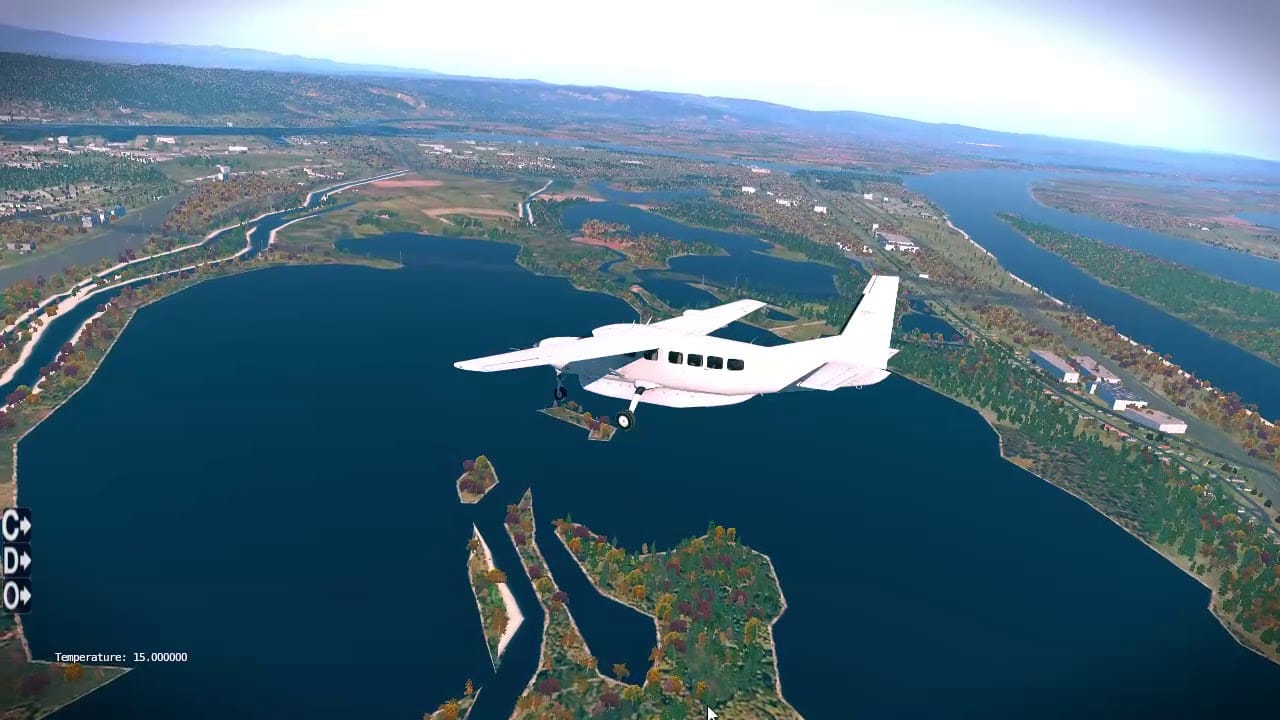Expand the D arrow side panel
The width and height of the screenshot is (1280, 720).
[16, 561]
